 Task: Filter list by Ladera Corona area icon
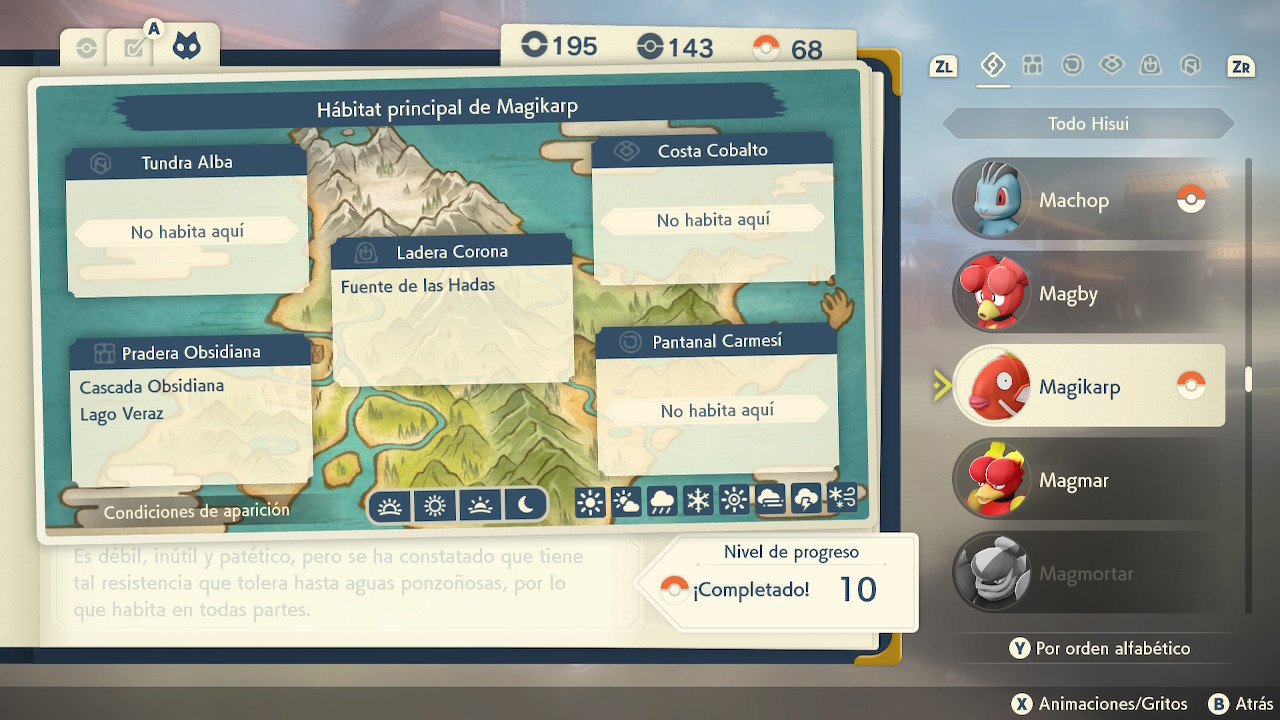tap(1150, 66)
